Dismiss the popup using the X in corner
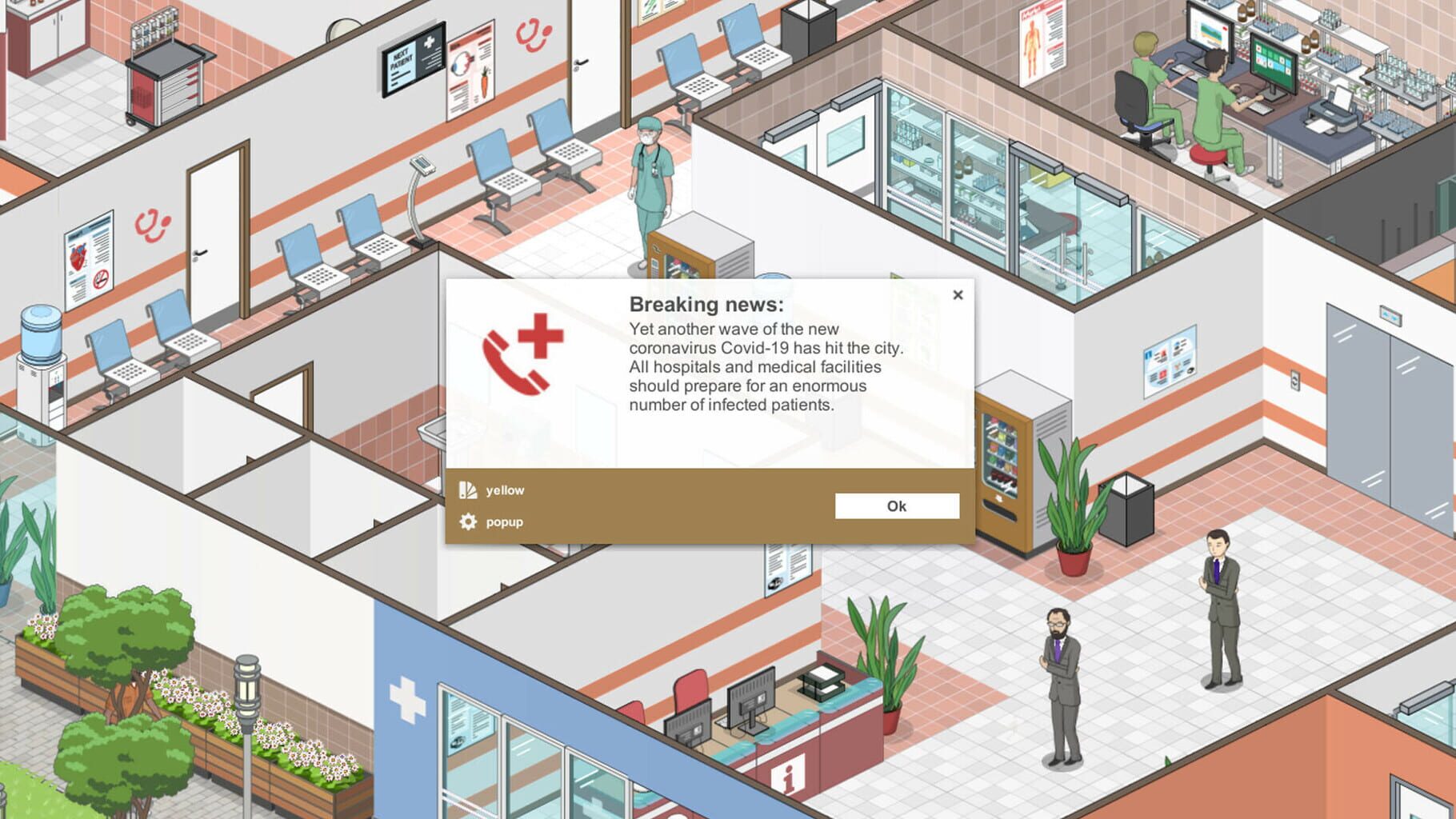 click(958, 294)
